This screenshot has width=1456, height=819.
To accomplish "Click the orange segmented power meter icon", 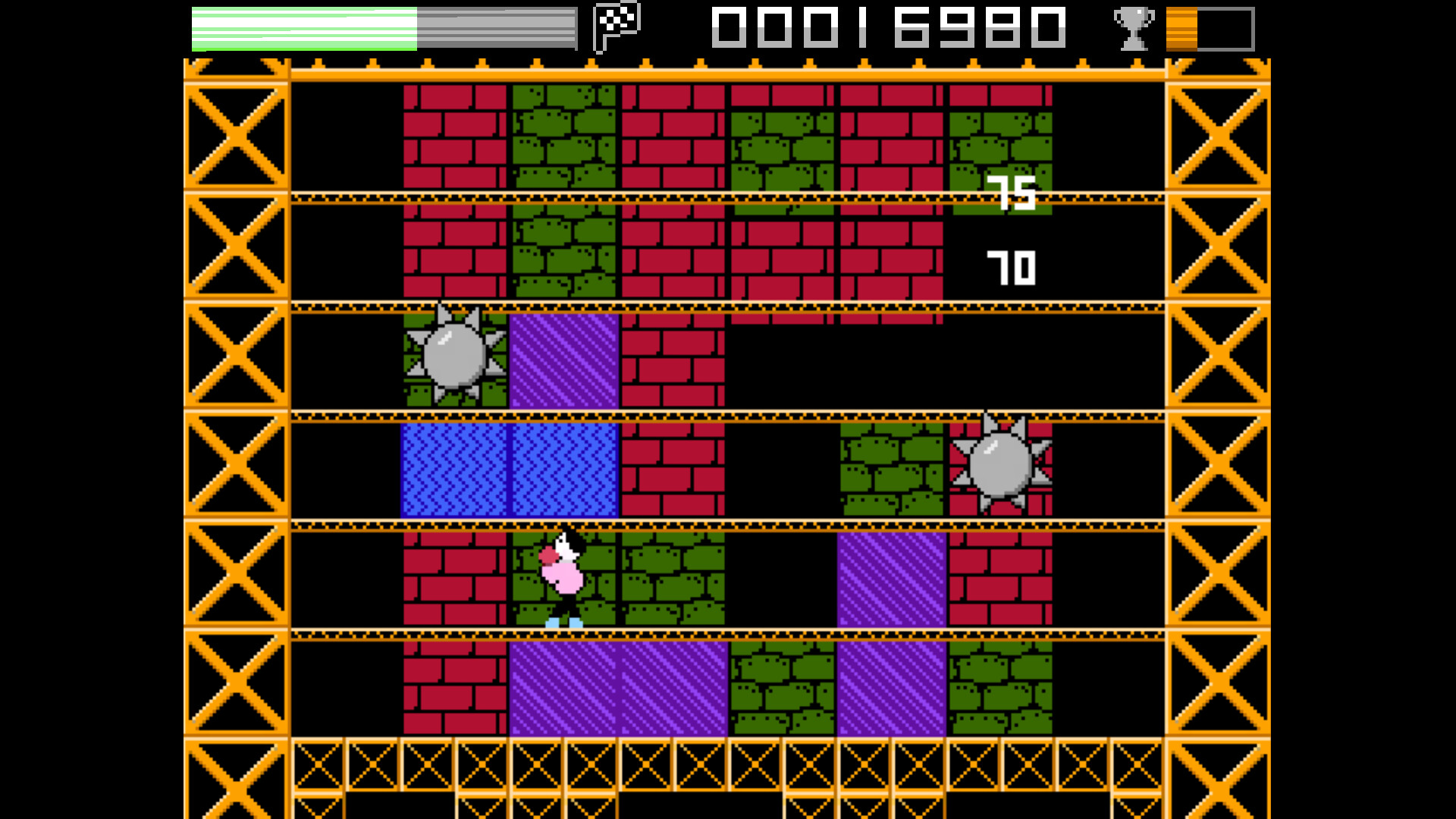I will 1182,29.
